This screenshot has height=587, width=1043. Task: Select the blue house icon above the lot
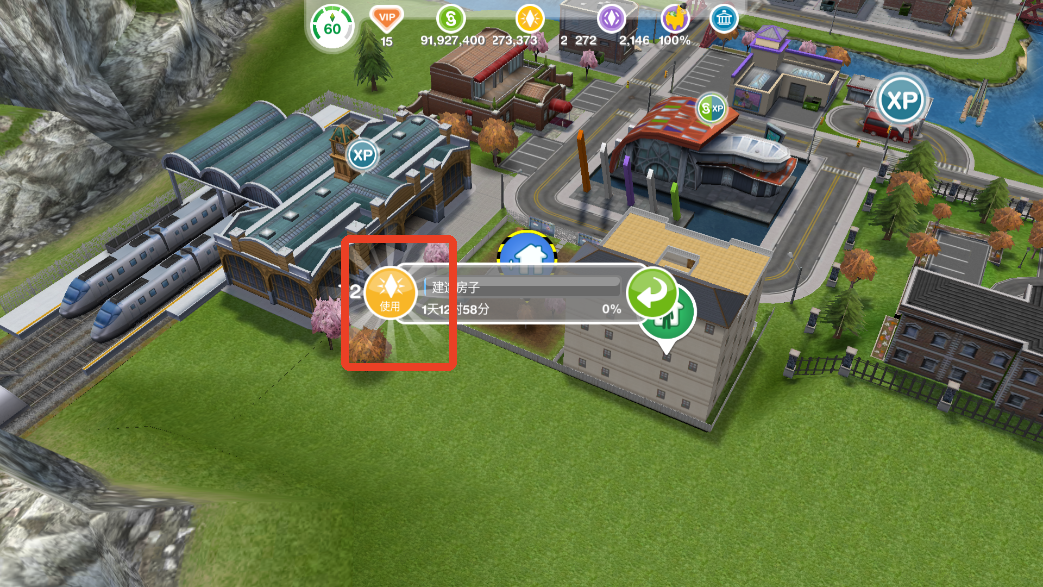click(x=527, y=254)
